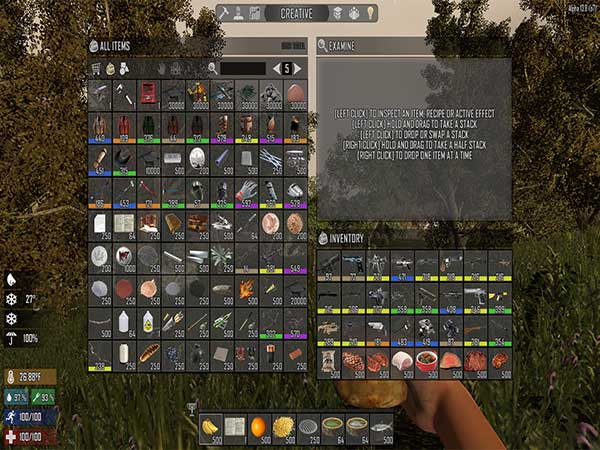Image resolution: width=600 pixels, height=450 pixels.
Task: Choose the bottle with yellow hazard label
Action: (148, 321)
